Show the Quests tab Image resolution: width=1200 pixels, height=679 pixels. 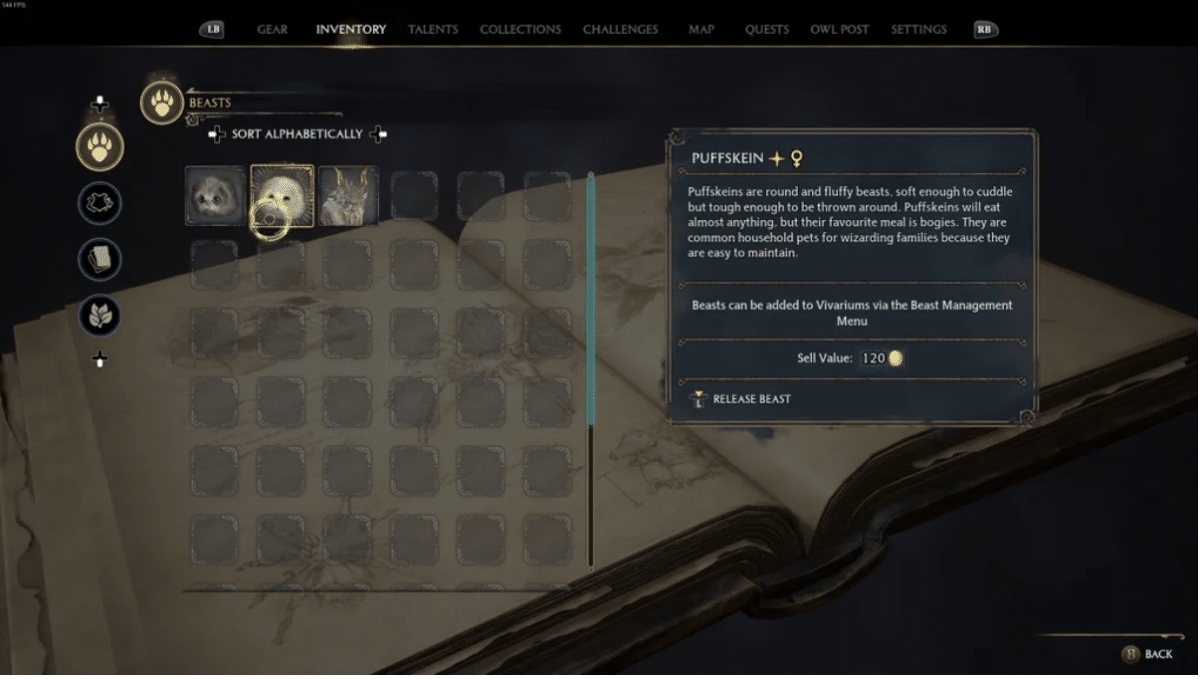click(766, 29)
